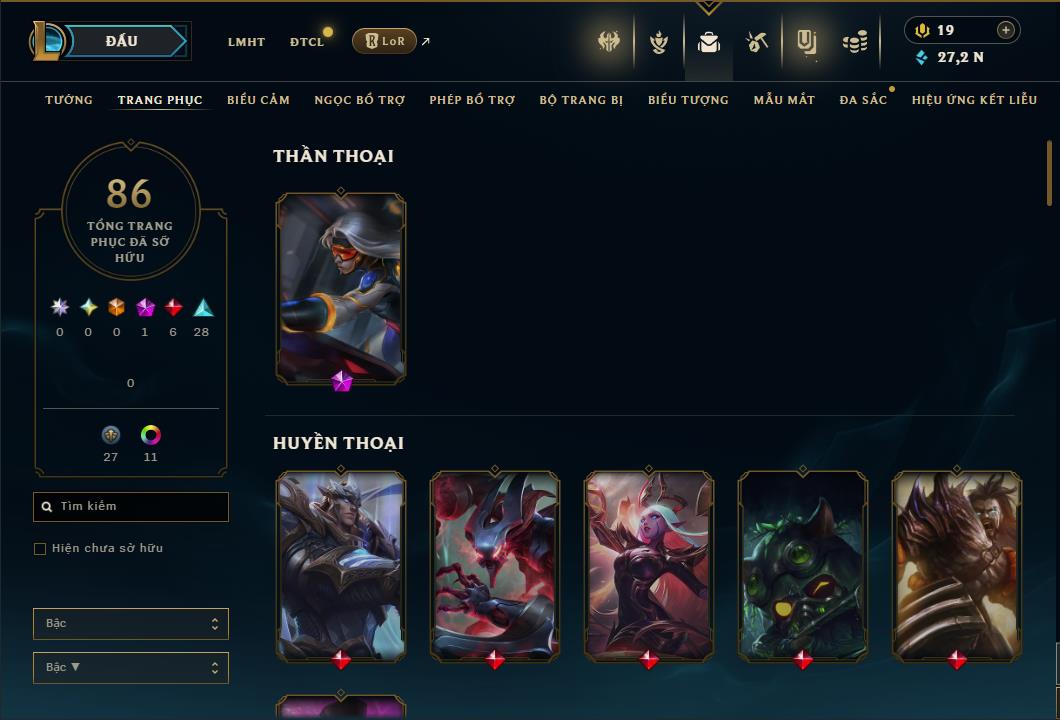The width and height of the screenshot is (1060, 720).
Task: Open the LMHT home tab
Action: 246,42
